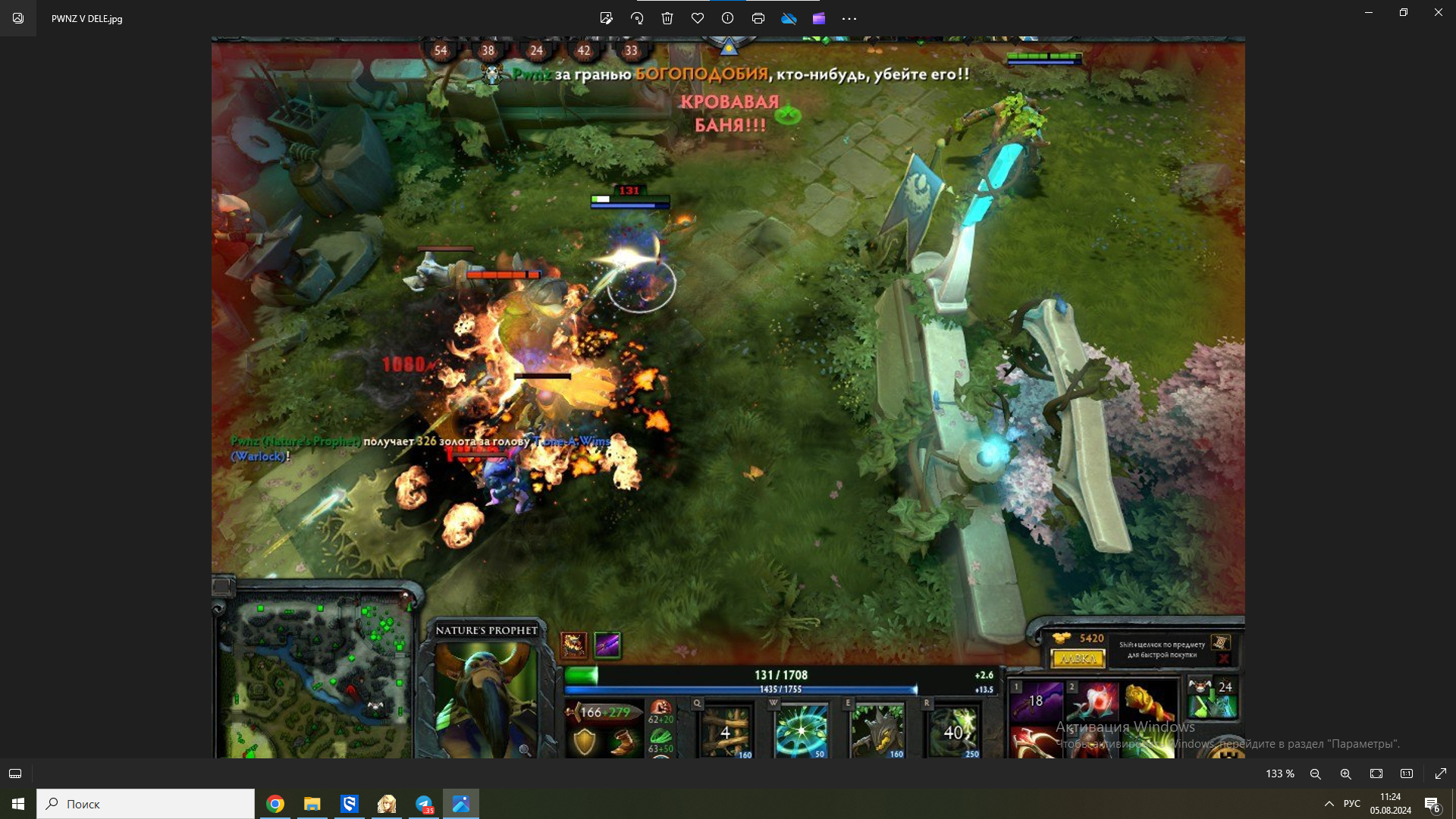Click the purple blade buff icon
This screenshot has height=819, width=1456.
pos(607,645)
